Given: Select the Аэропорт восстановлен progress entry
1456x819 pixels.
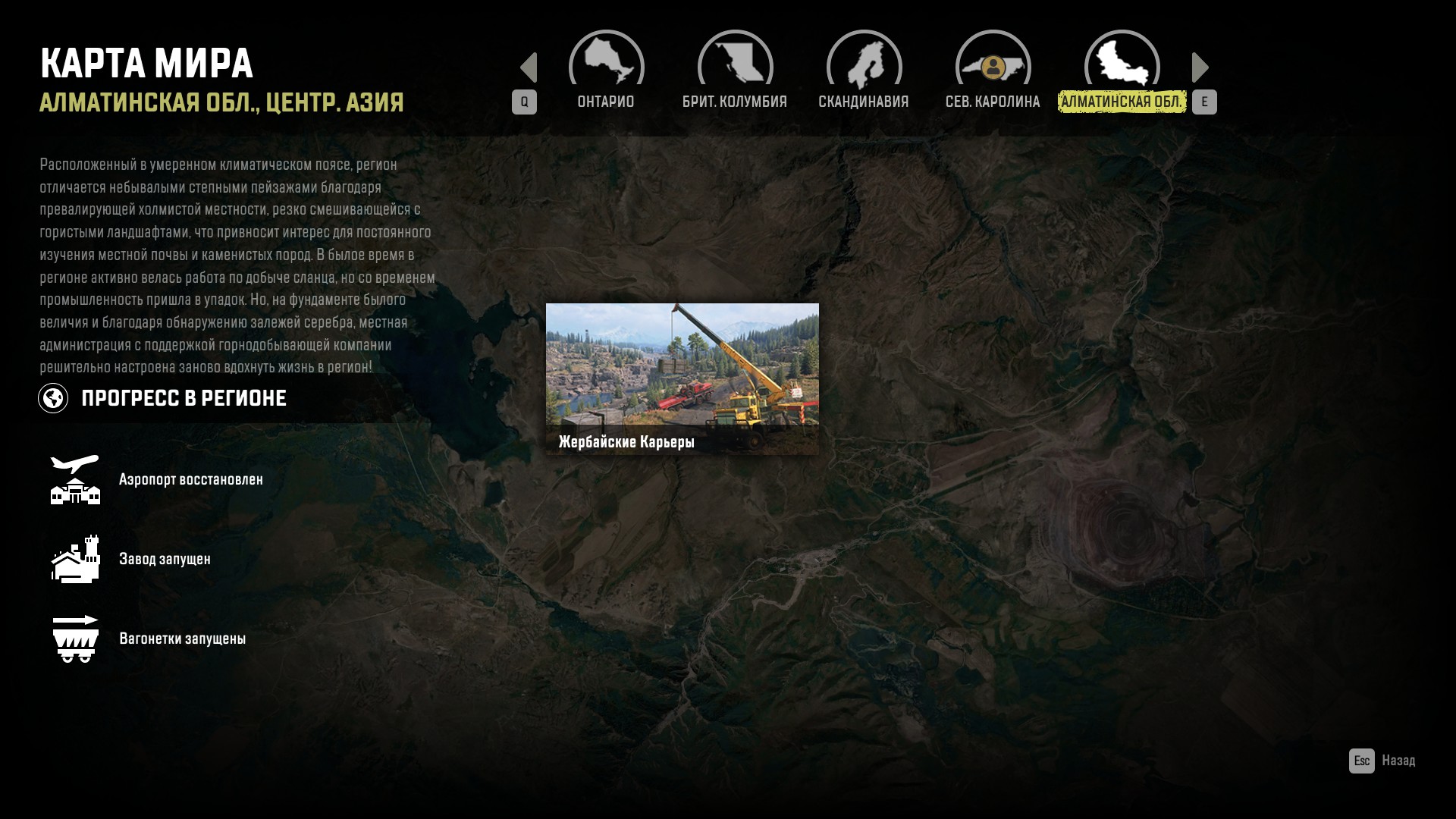Looking at the screenshot, I should pos(190,479).
